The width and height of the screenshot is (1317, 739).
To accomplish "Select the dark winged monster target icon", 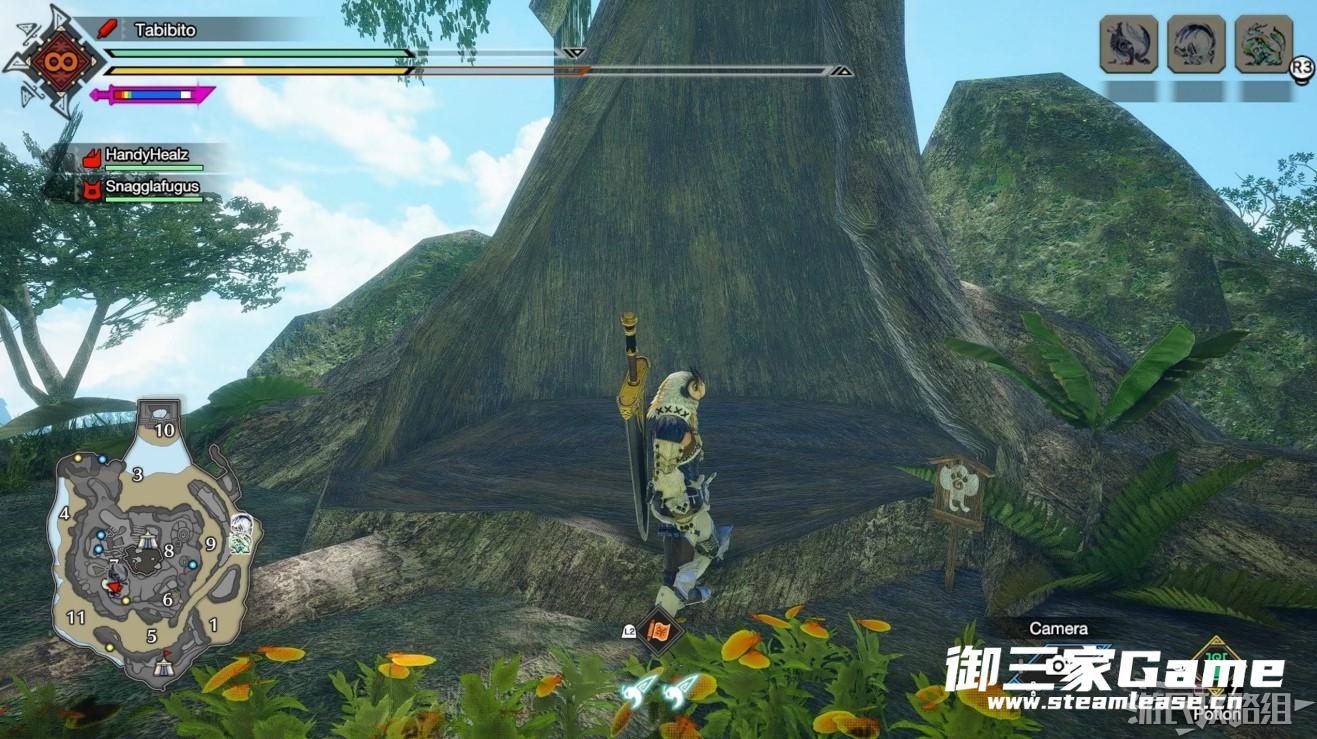I will pos(1129,44).
